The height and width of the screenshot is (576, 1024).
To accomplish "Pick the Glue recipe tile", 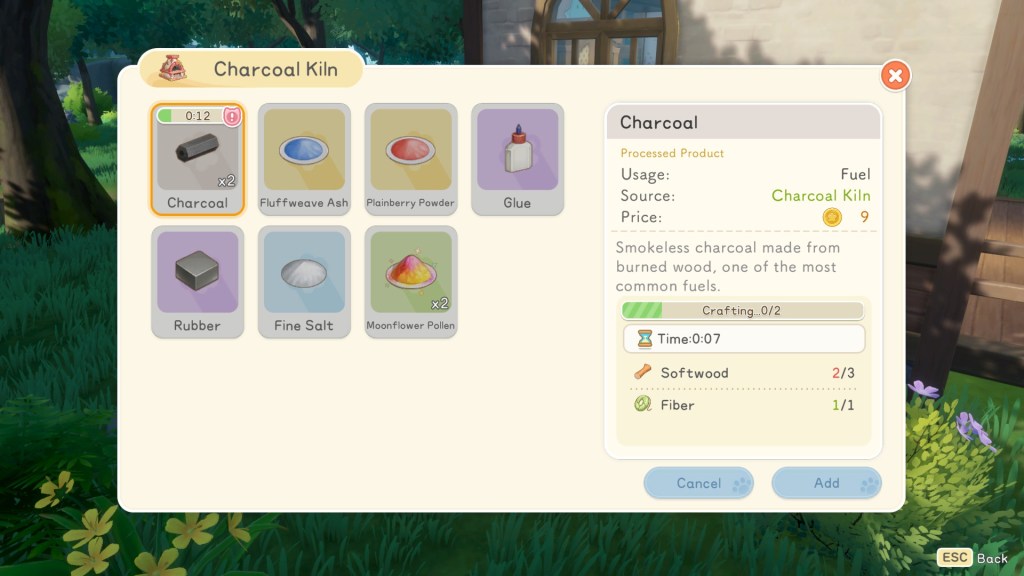I will coord(517,159).
